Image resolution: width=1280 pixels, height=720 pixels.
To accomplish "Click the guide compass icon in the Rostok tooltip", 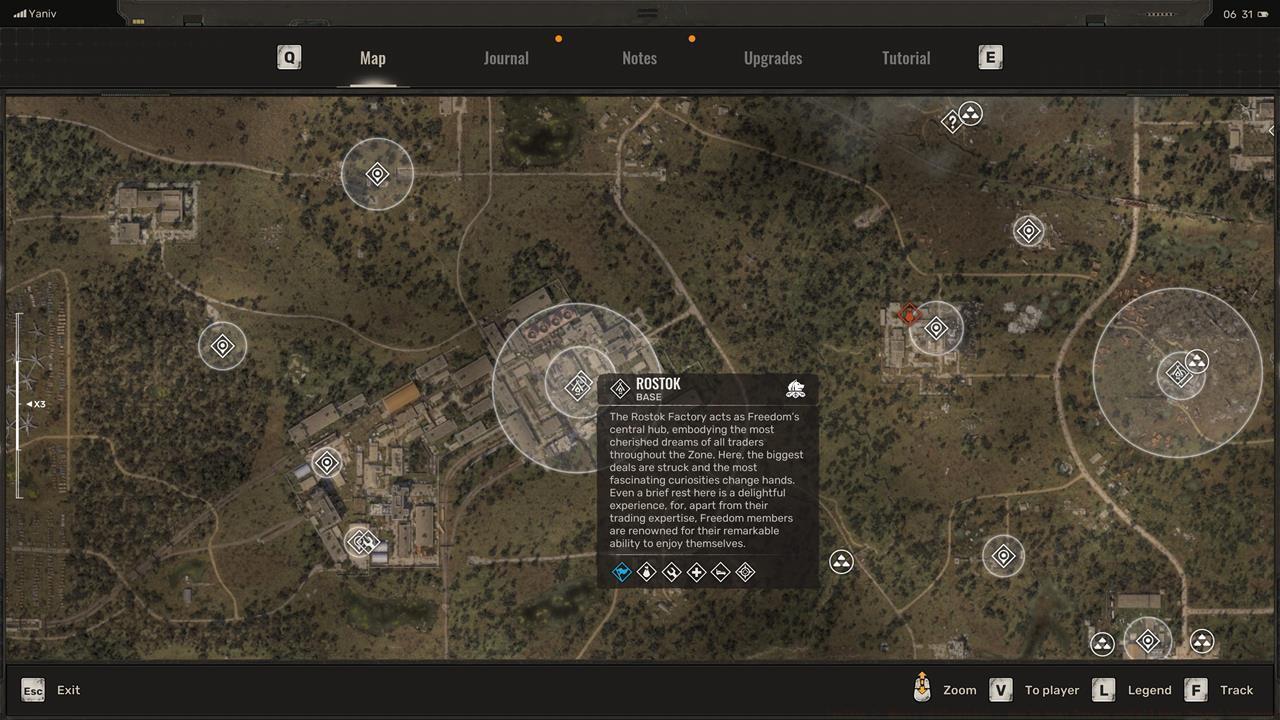I will [745, 572].
